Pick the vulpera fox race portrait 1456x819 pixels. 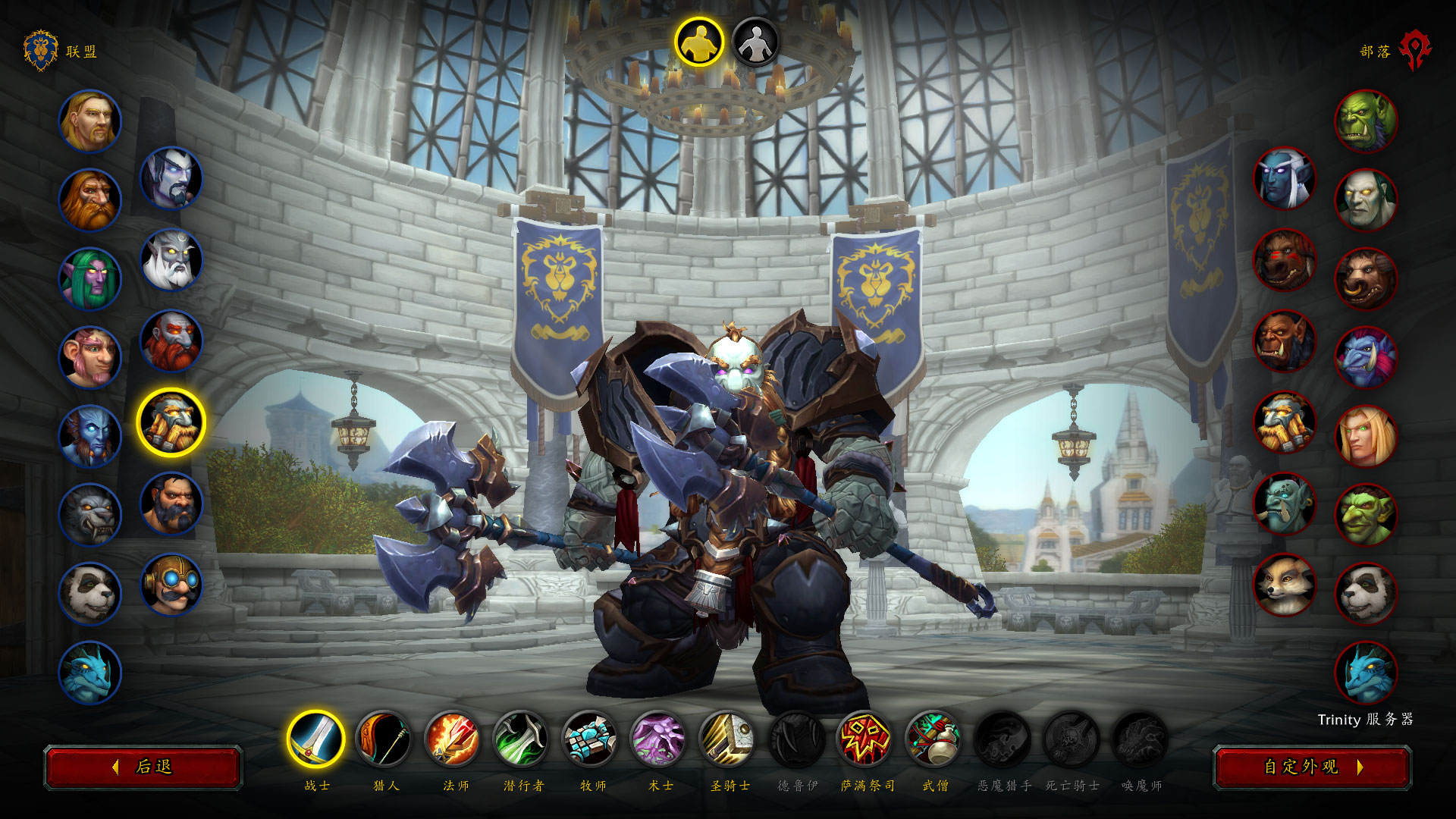(1285, 585)
